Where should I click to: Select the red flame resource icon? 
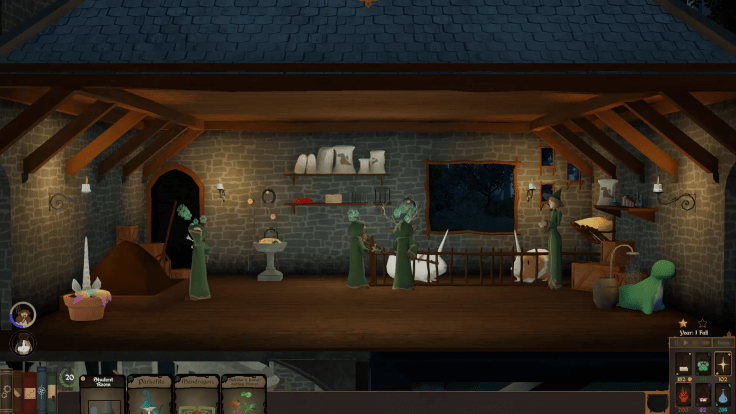681,395
